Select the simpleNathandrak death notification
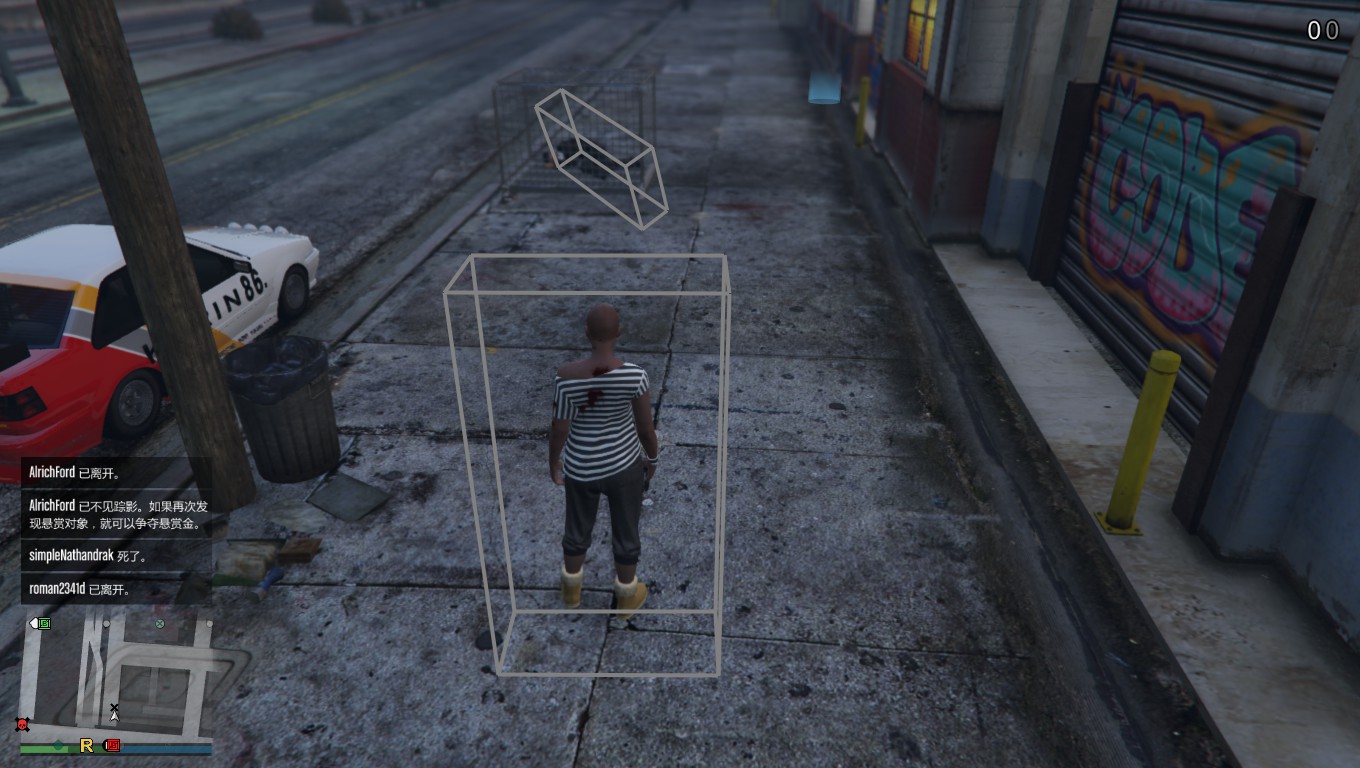Screen dimensions: 1360x768 click(116, 555)
